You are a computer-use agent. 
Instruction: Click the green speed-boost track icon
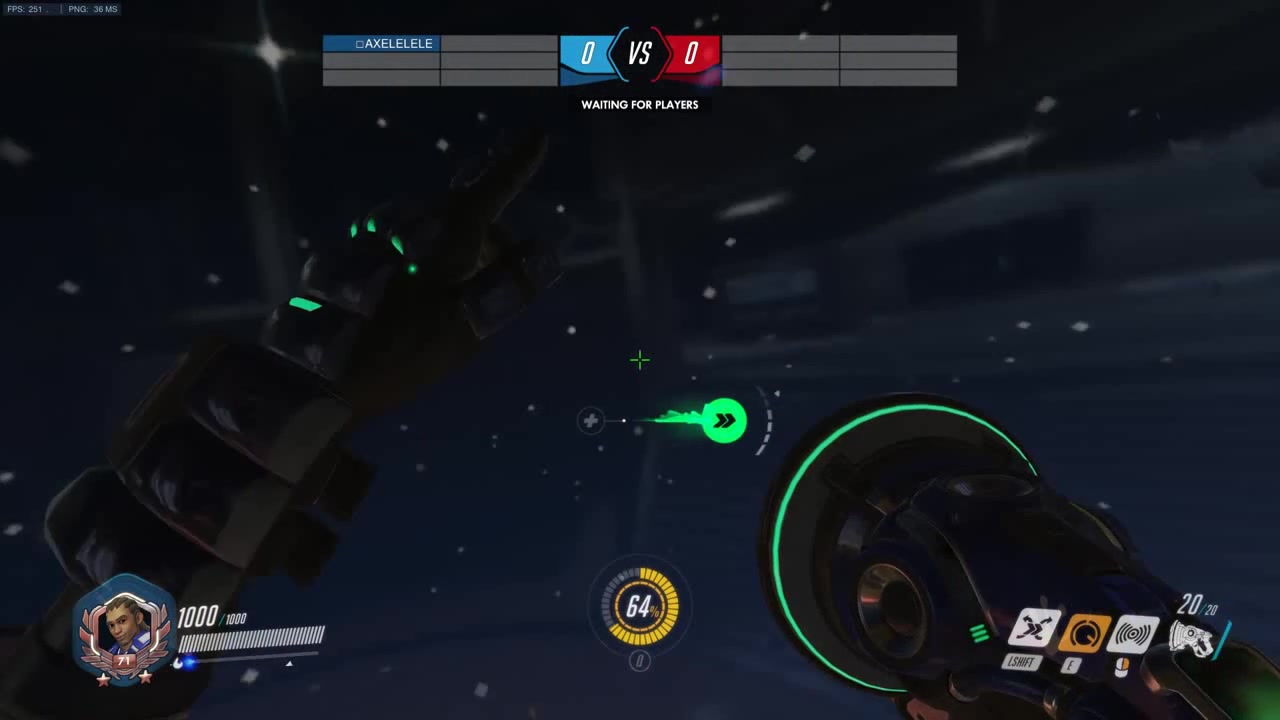pos(724,420)
